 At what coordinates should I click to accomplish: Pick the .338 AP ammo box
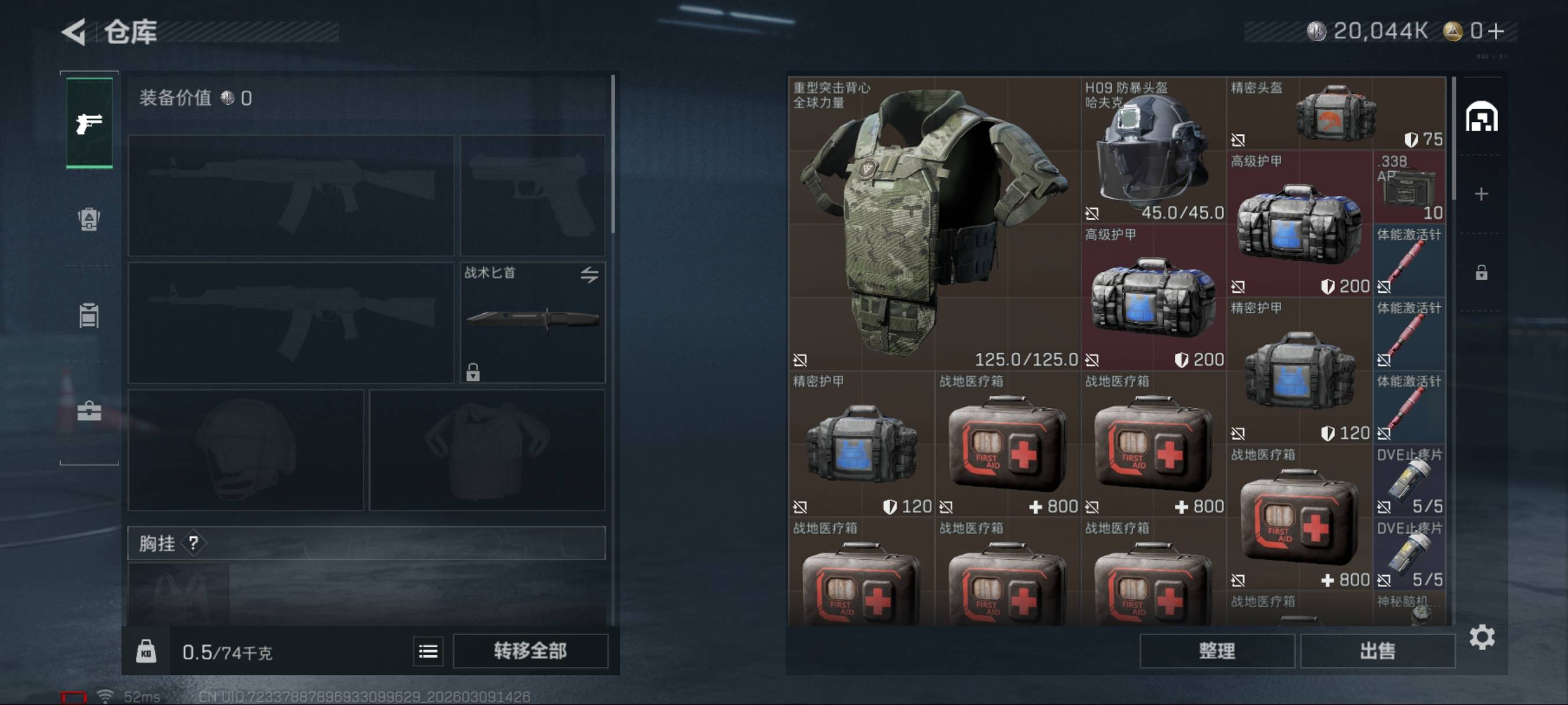1409,187
